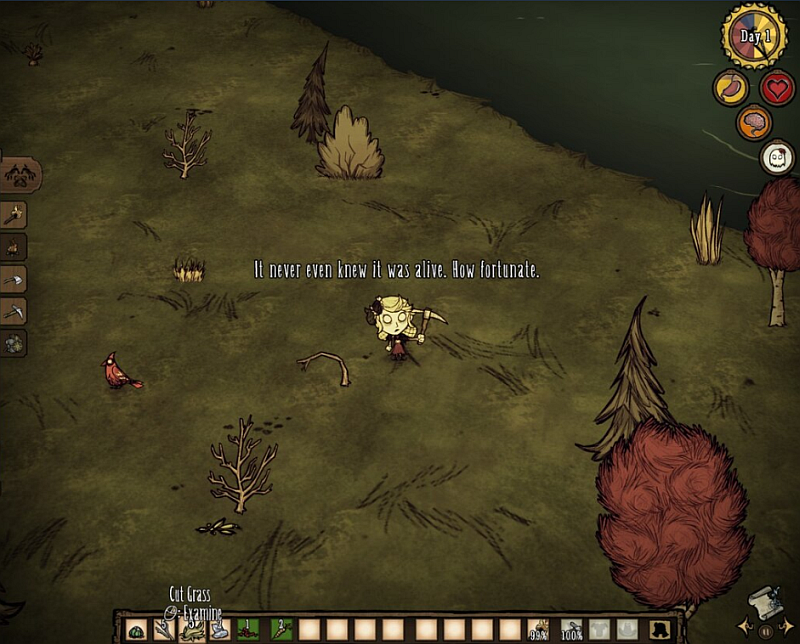Craft the axe from the sidebar
Viewport: 800px width, 644px height.
(15, 280)
